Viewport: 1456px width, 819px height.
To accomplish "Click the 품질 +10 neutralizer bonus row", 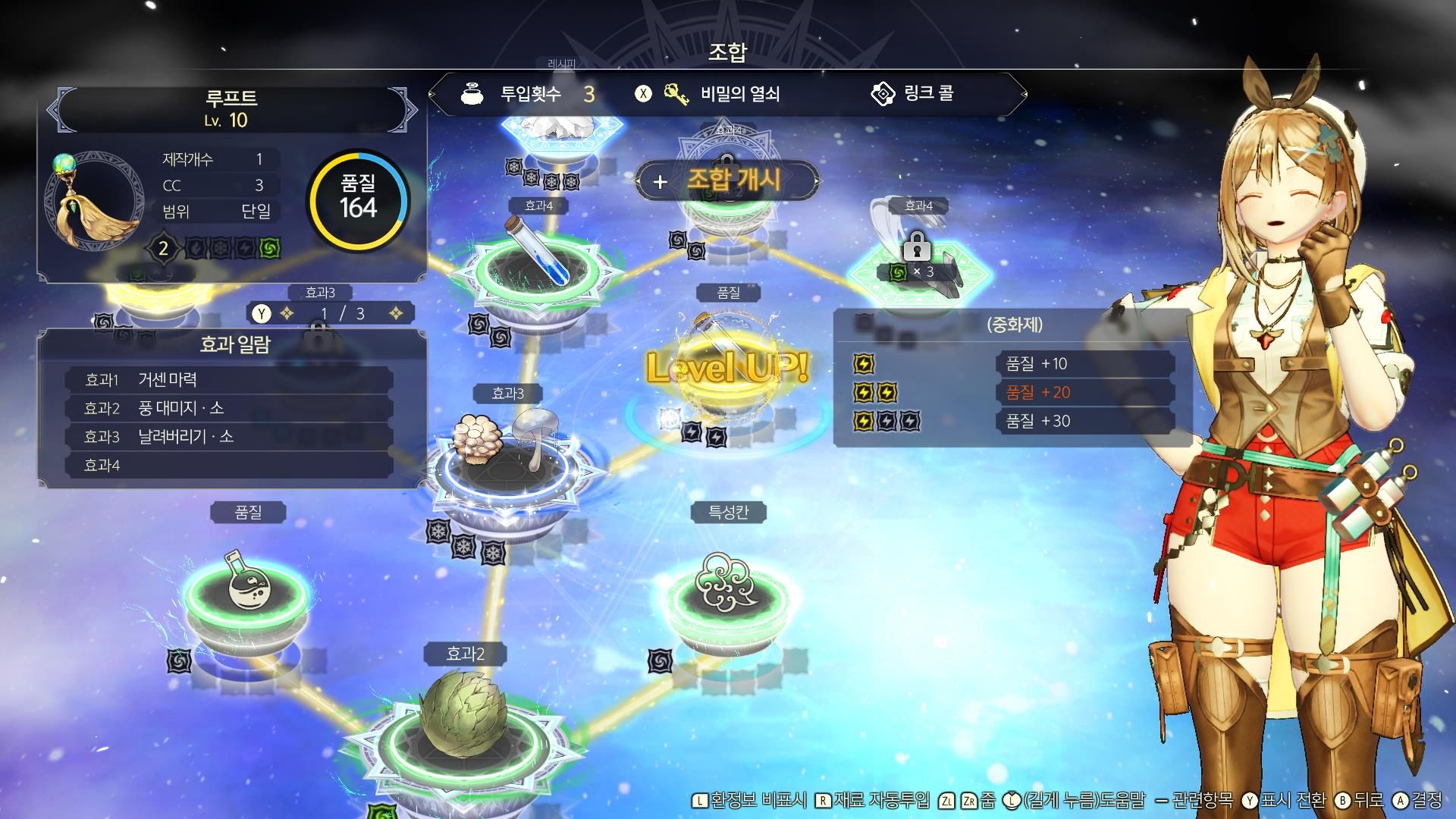I will pyautogui.click(x=1084, y=364).
